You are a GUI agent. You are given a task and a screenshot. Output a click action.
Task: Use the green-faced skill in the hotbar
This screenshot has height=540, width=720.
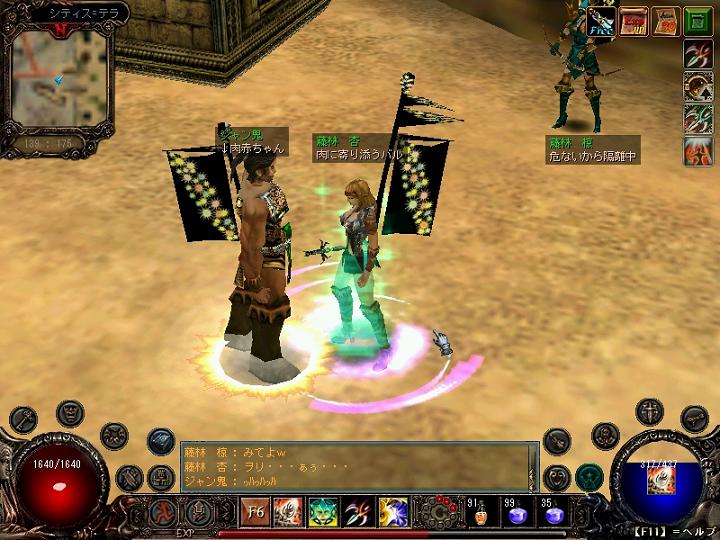(323, 513)
